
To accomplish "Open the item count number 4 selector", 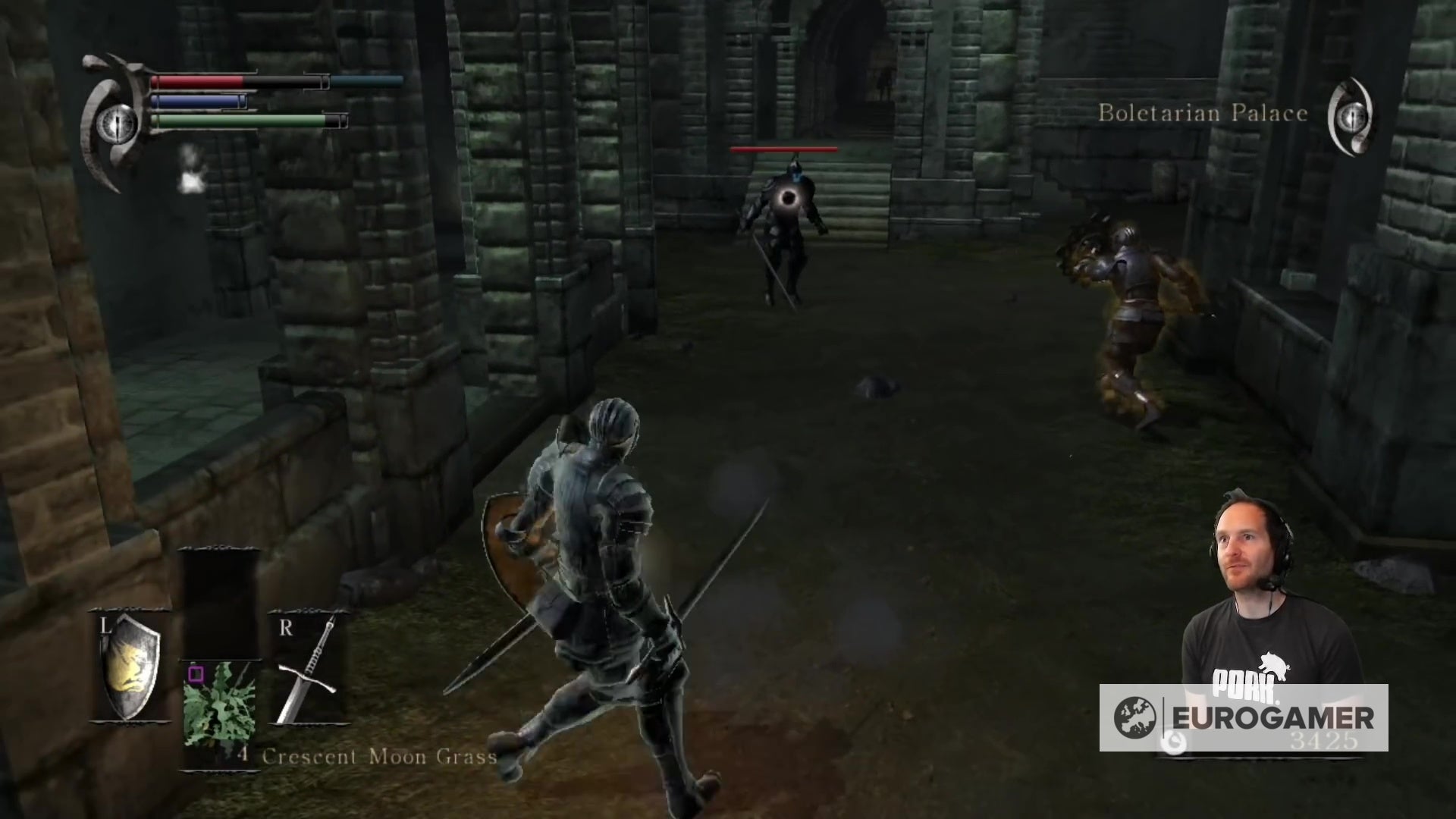I will pos(244,755).
